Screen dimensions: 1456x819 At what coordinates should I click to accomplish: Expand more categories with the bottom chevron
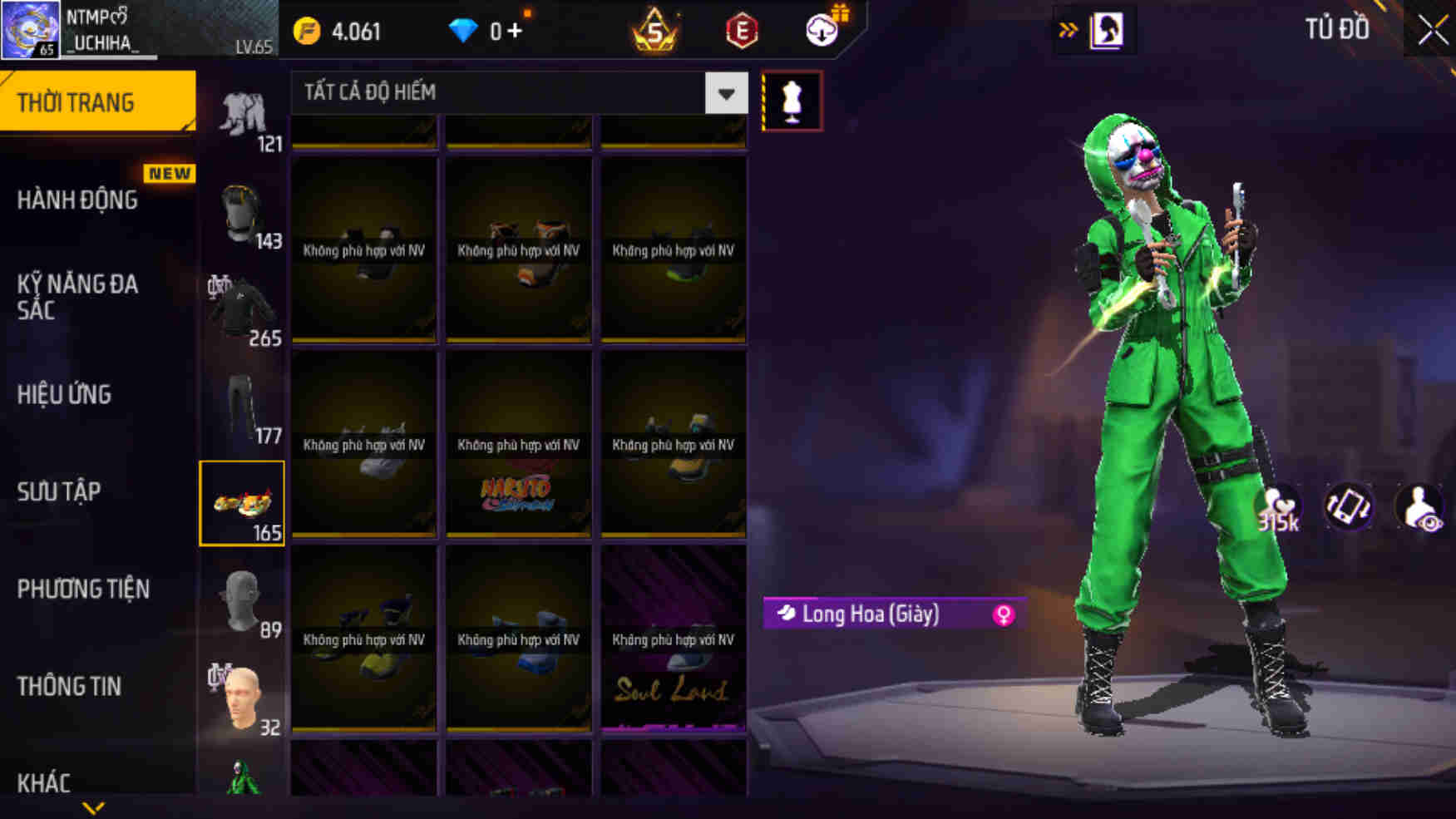tap(94, 806)
